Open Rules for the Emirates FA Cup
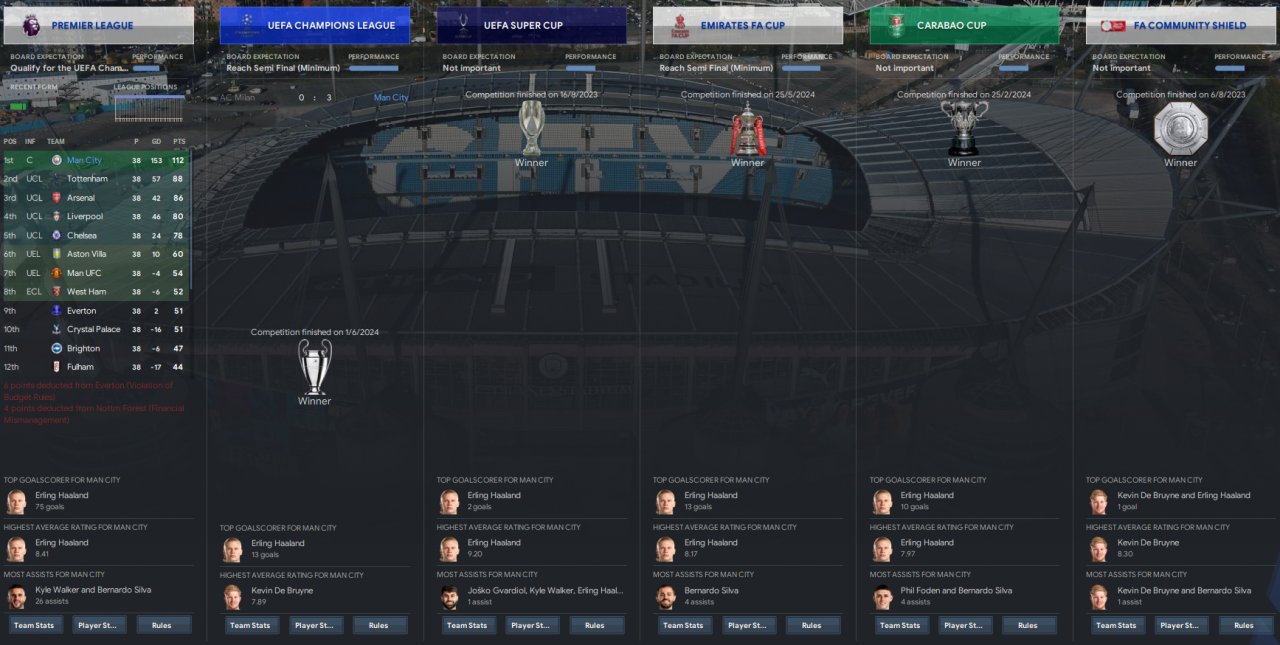 pyautogui.click(x=811, y=625)
